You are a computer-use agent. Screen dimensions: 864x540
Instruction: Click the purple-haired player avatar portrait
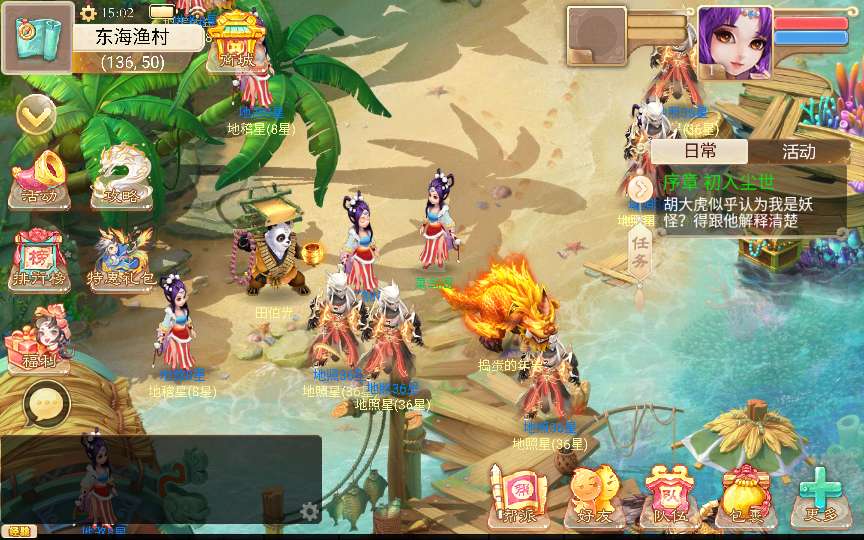[735, 42]
